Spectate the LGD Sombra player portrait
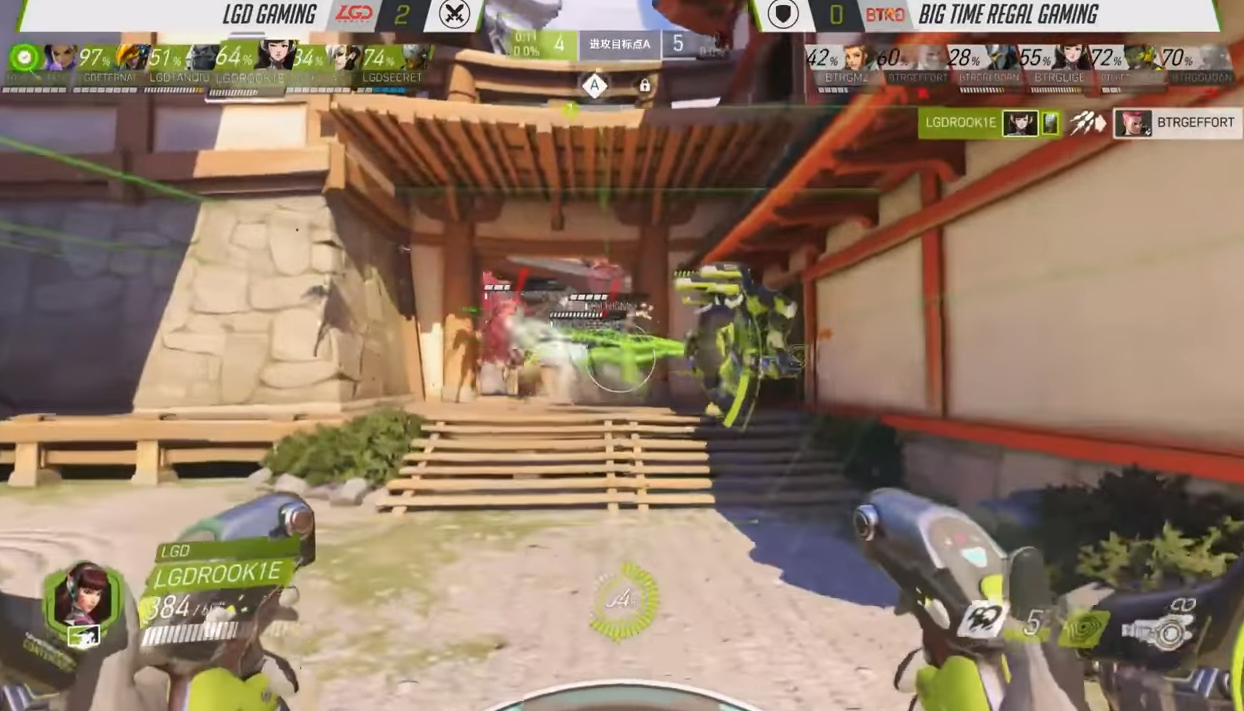The height and width of the screenshot is (711, 1244). [58, 58]
